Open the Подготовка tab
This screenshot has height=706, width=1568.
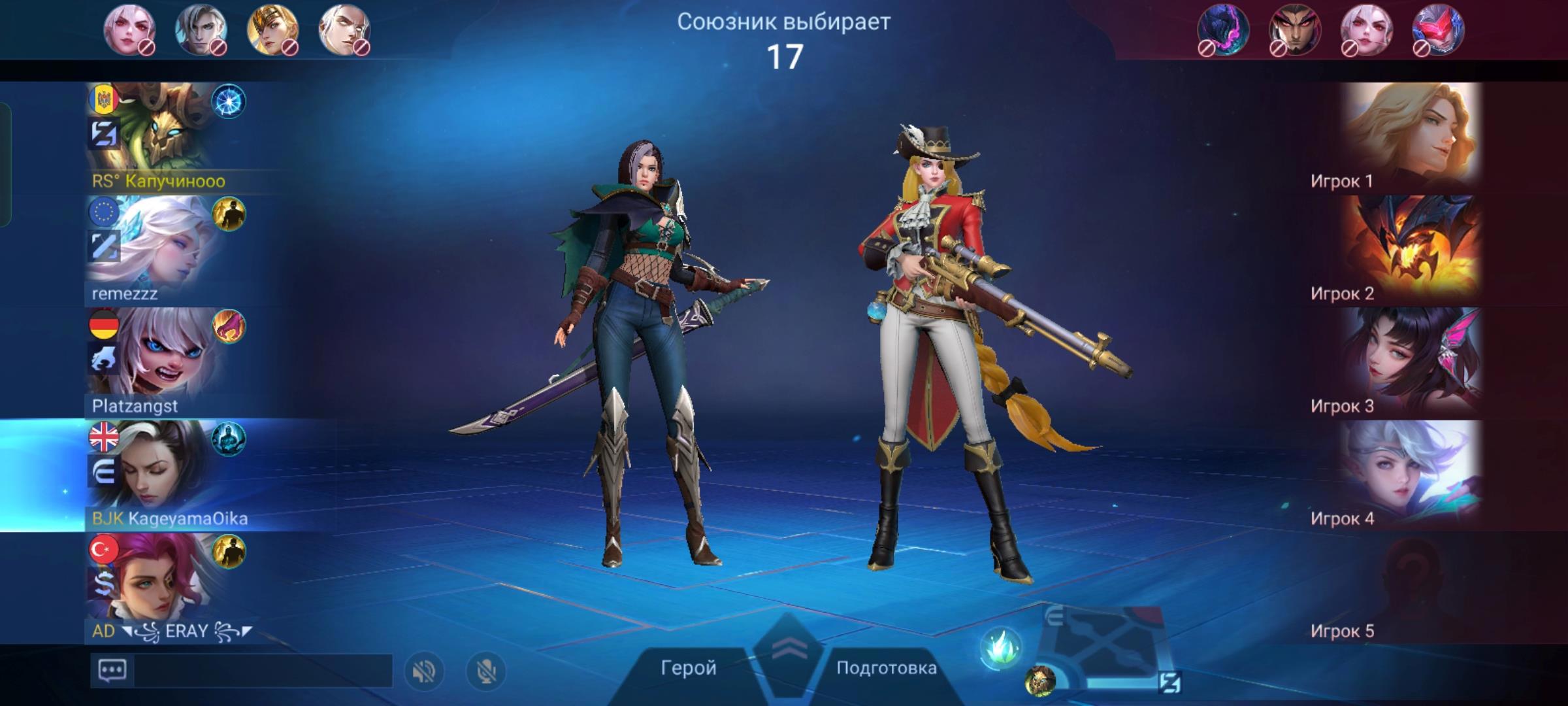[x=886, y=667]
